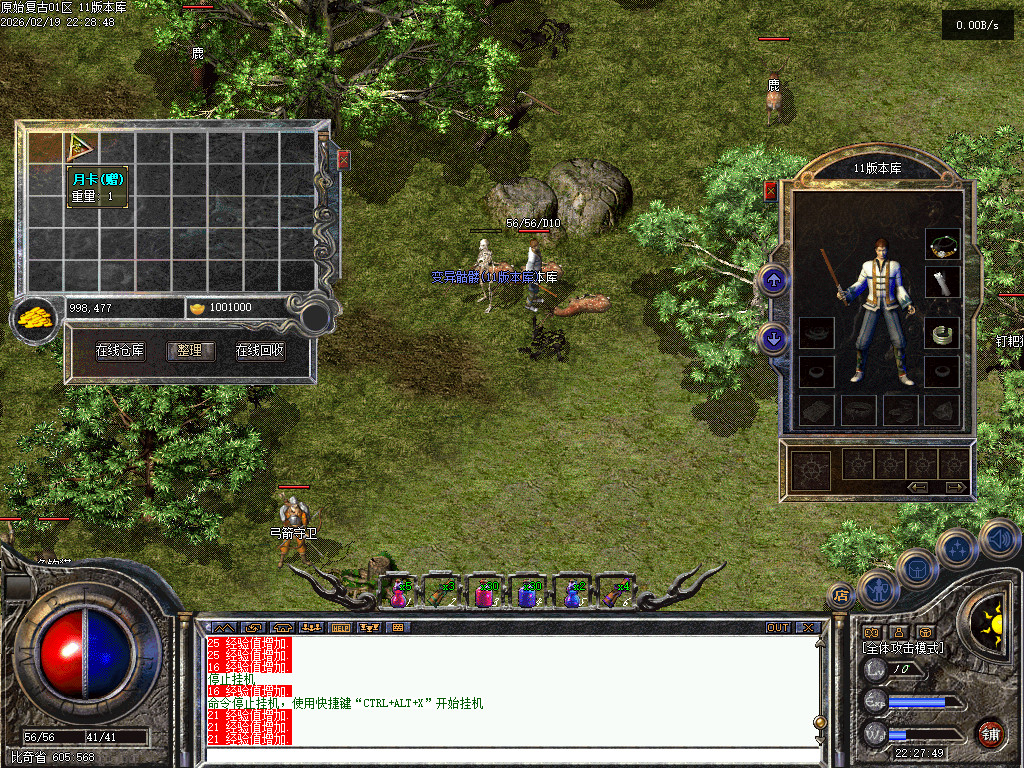Image resolution: width=1024 pixels, height=768 pixels.
Task: Click the OUT button on chat bar
Action: point(777,628)
